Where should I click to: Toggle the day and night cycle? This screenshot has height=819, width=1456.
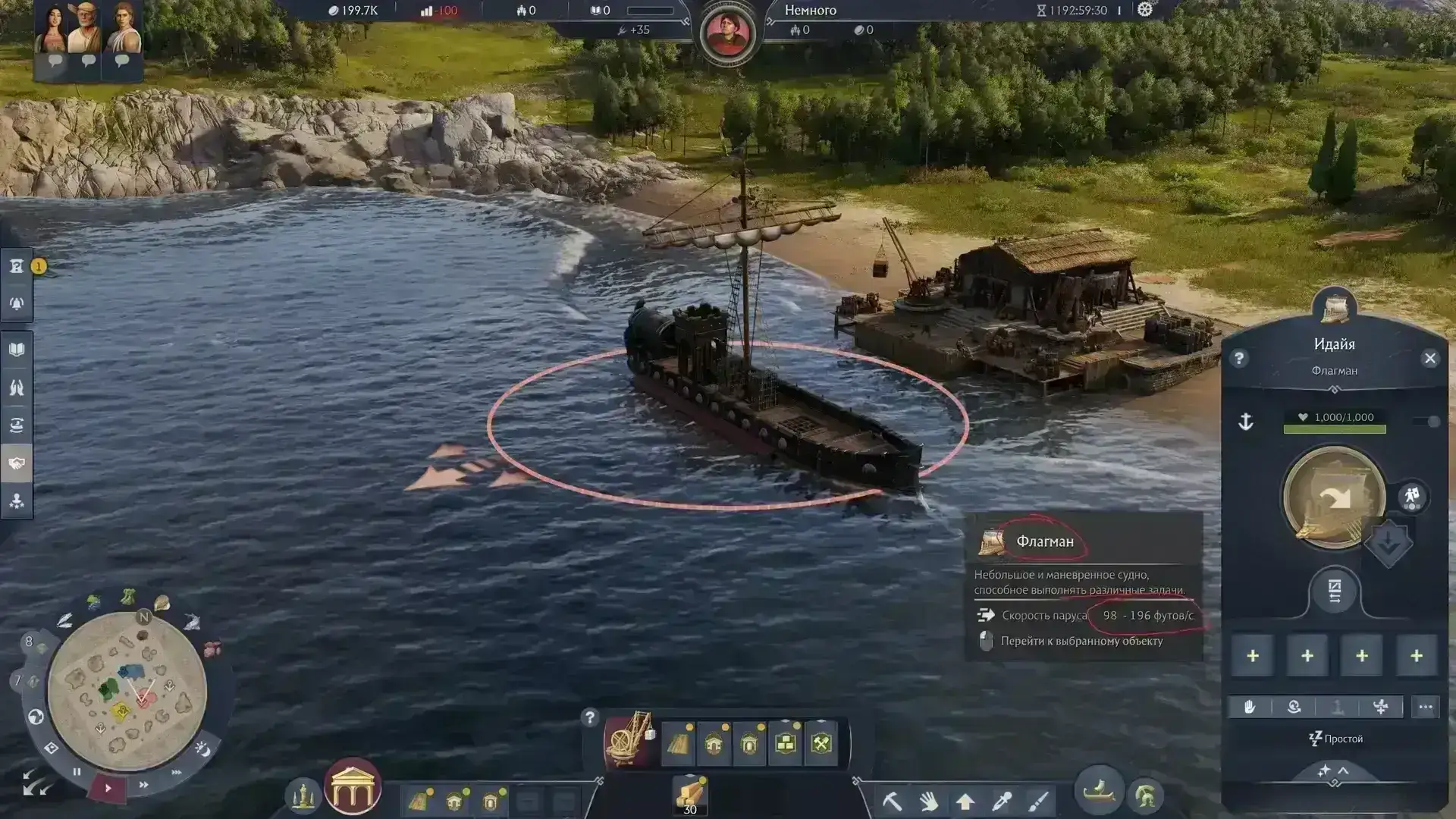pyautogui.click(x=202, y=749)
